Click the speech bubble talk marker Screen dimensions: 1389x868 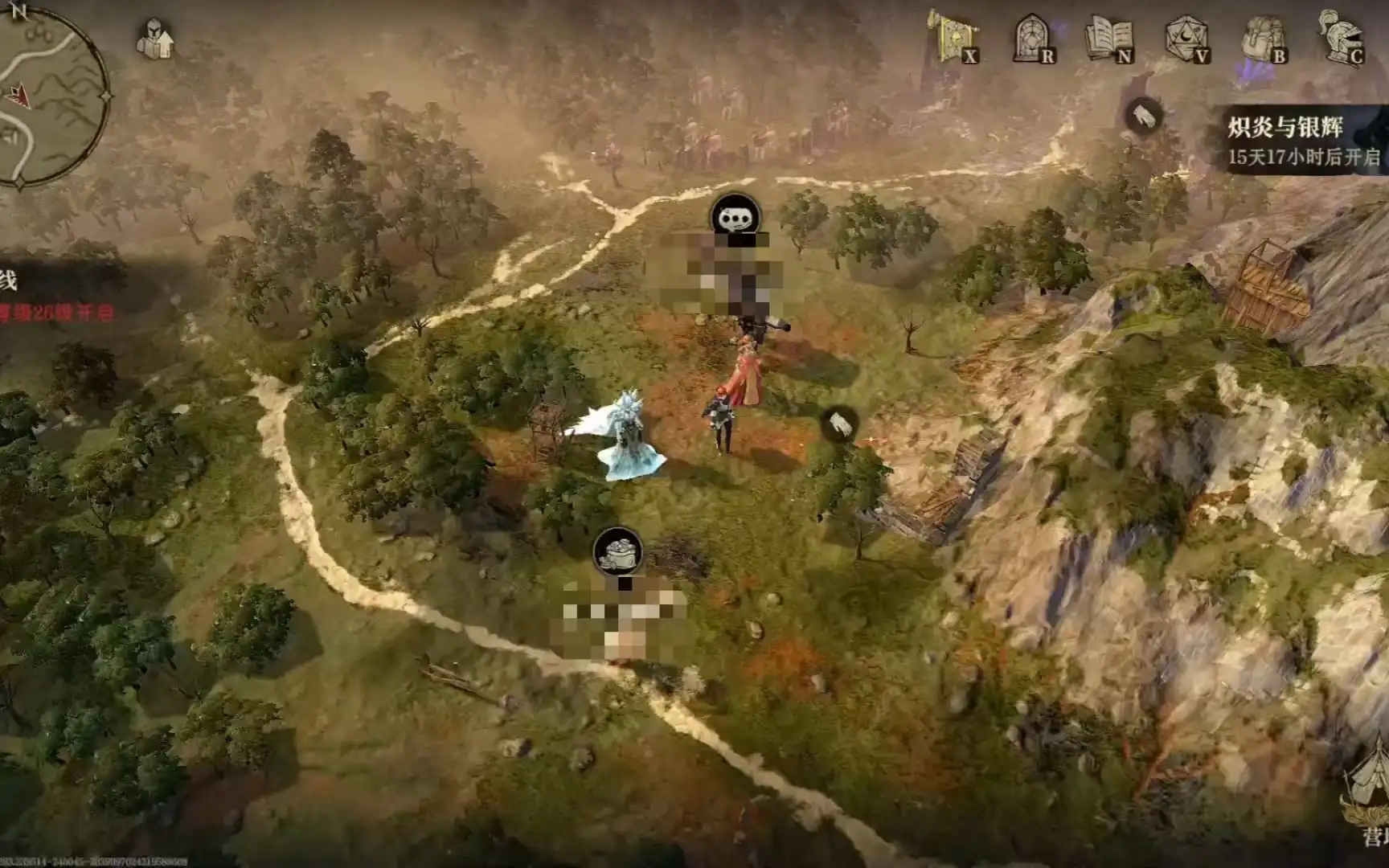[735, 217]
